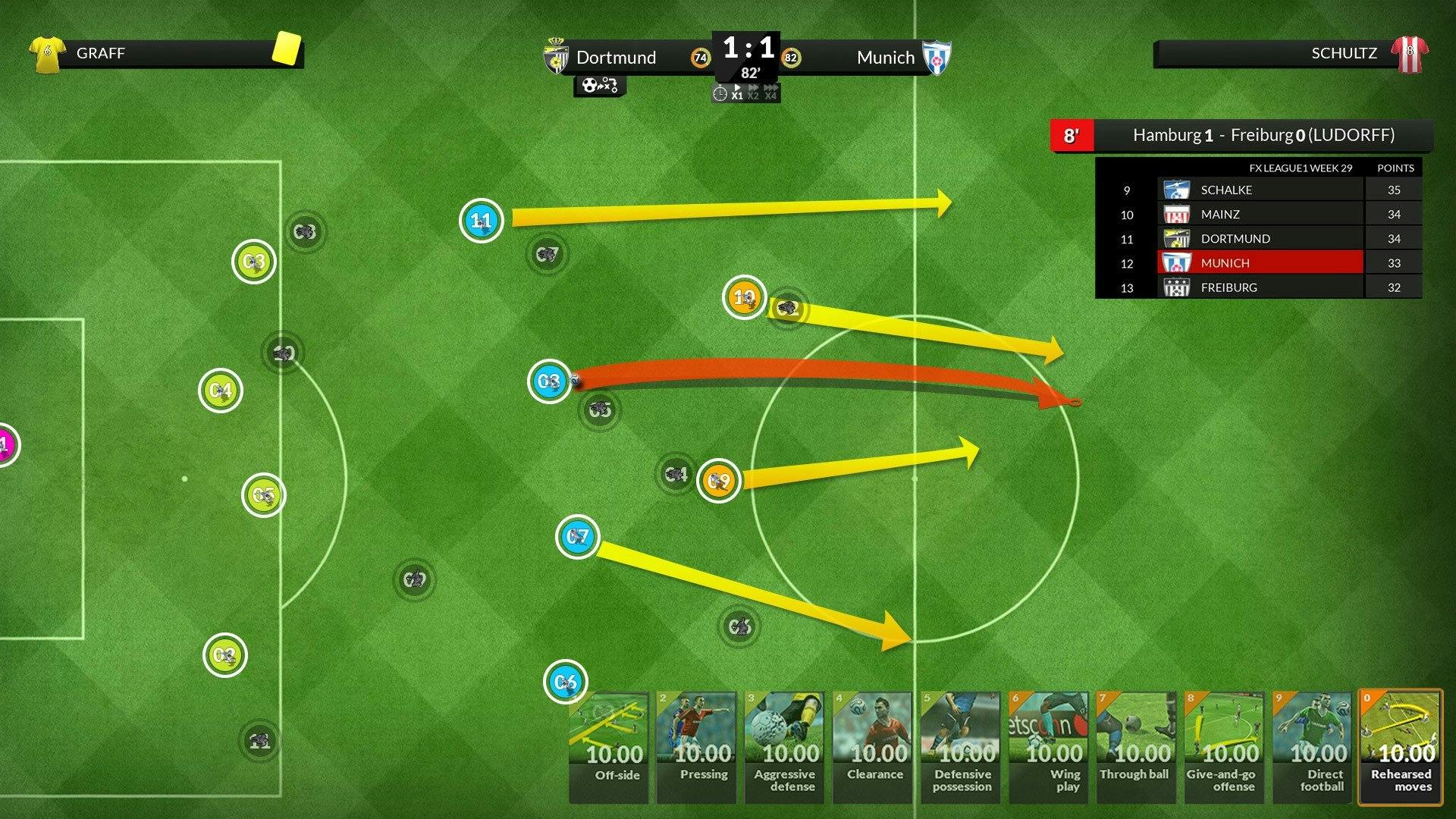Select blue player number 11 on the pitch
The height and width of the screenshot is (819, 1456).
[x=480, y=220]
